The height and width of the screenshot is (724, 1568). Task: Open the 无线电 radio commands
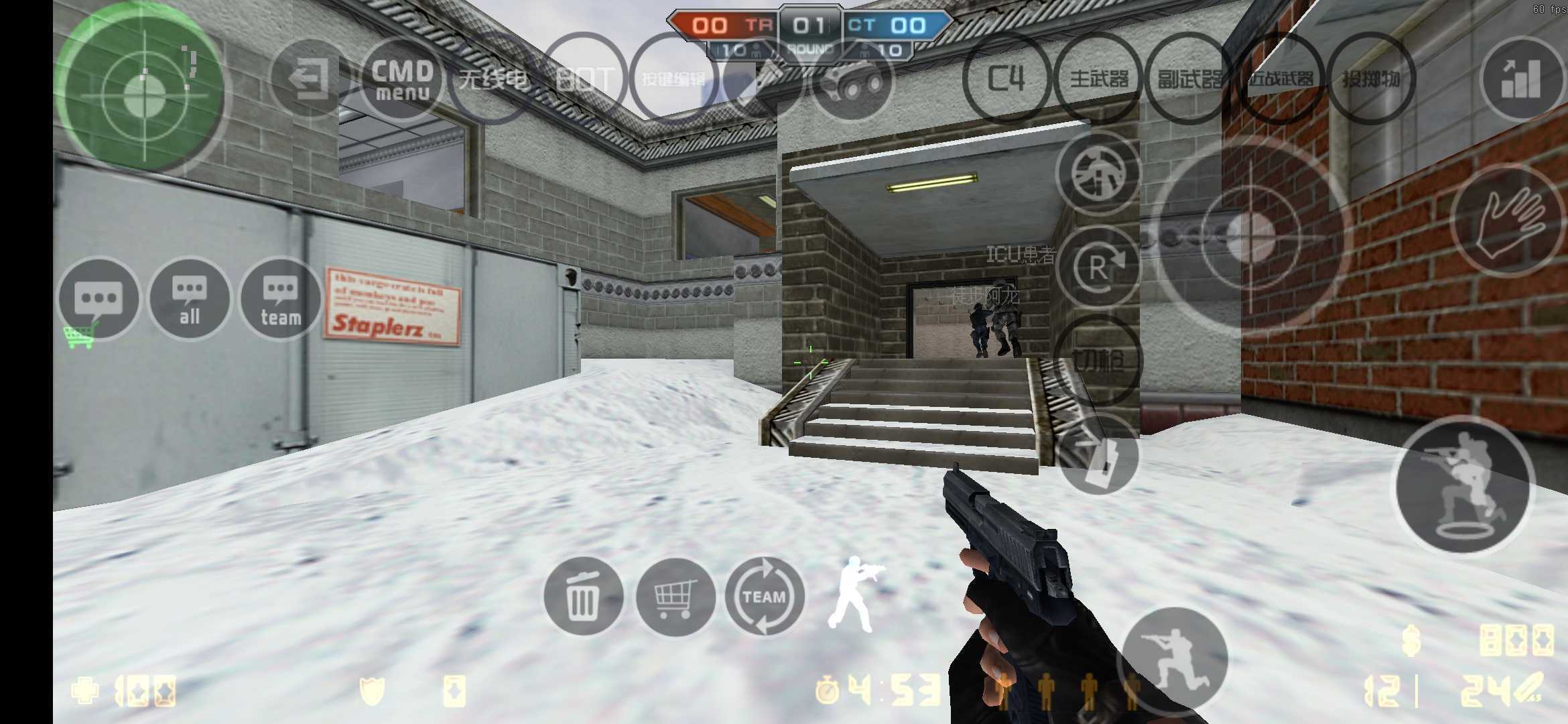click(494, 78)
